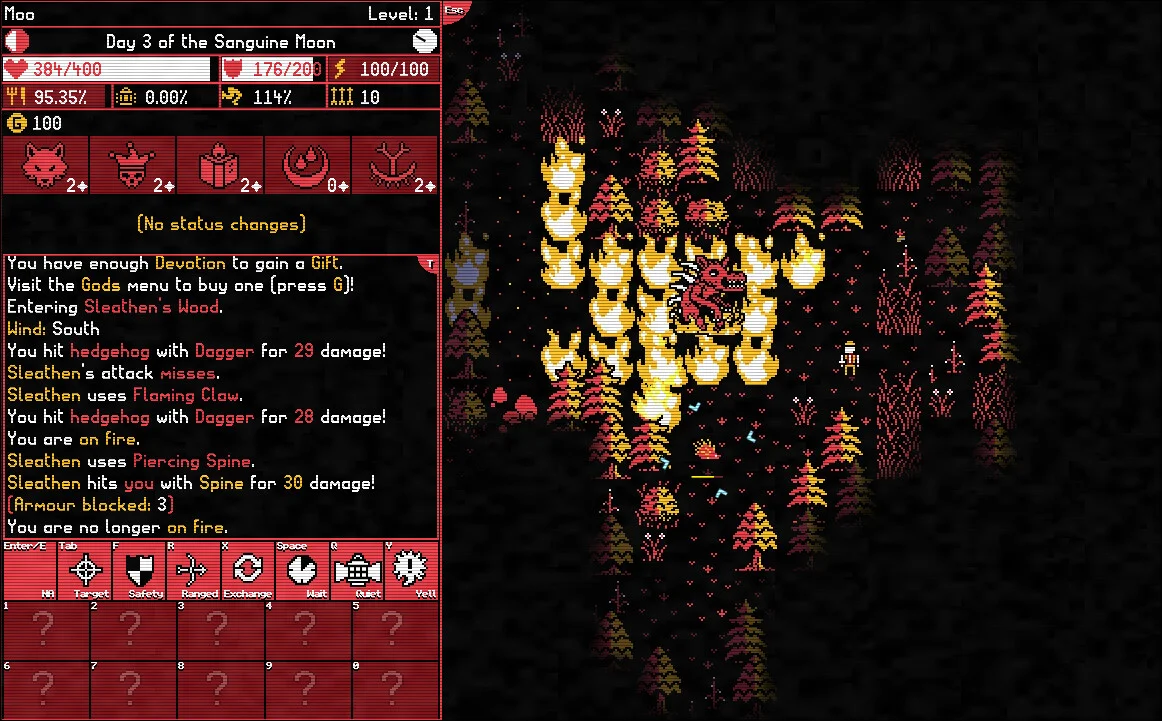The width and height of the screenshot is (1162, 721).
Task: Toggle the message log corner tab
Action: pyautogui.click(x=431, y=263)
